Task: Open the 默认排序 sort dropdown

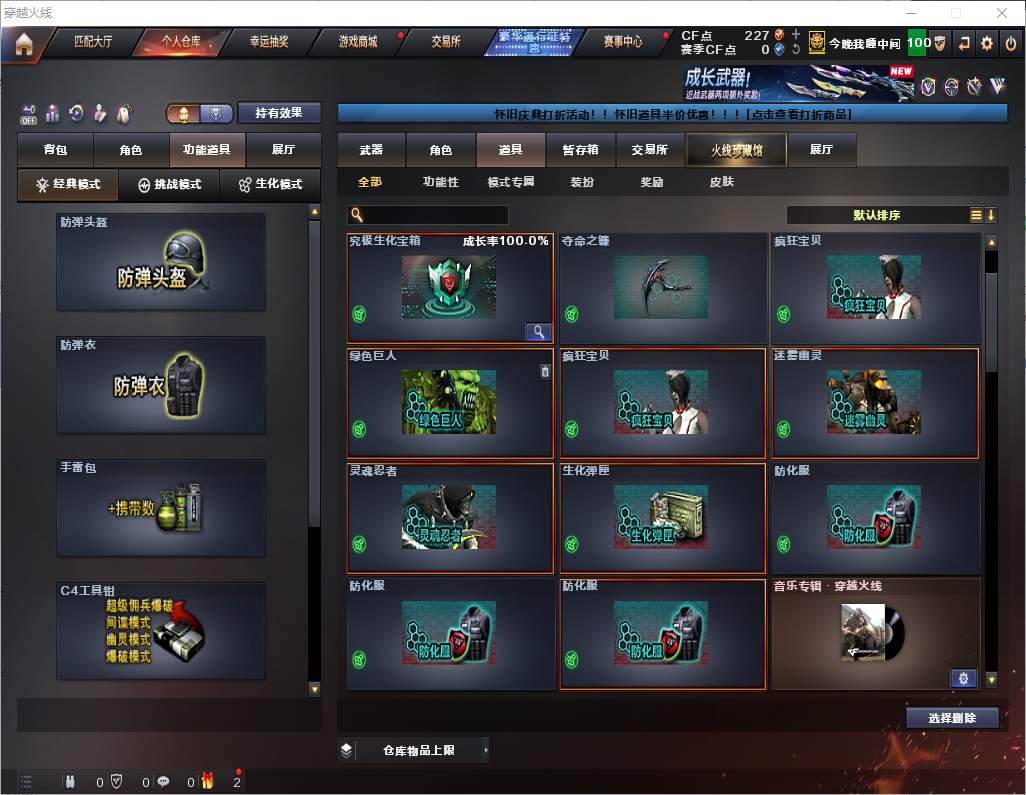Action: [x=876, y=215]
